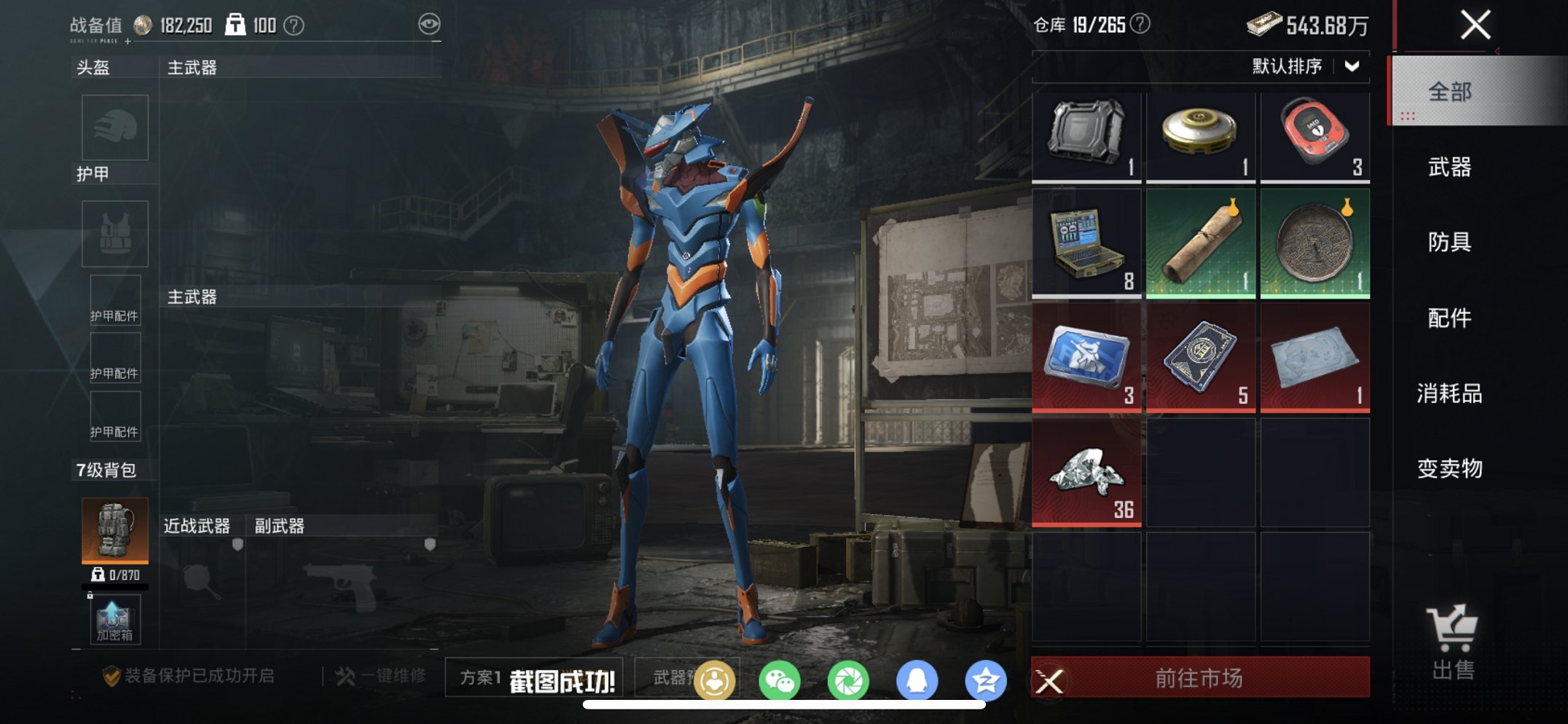Click the QQ share icon

(x=917, y=678)
